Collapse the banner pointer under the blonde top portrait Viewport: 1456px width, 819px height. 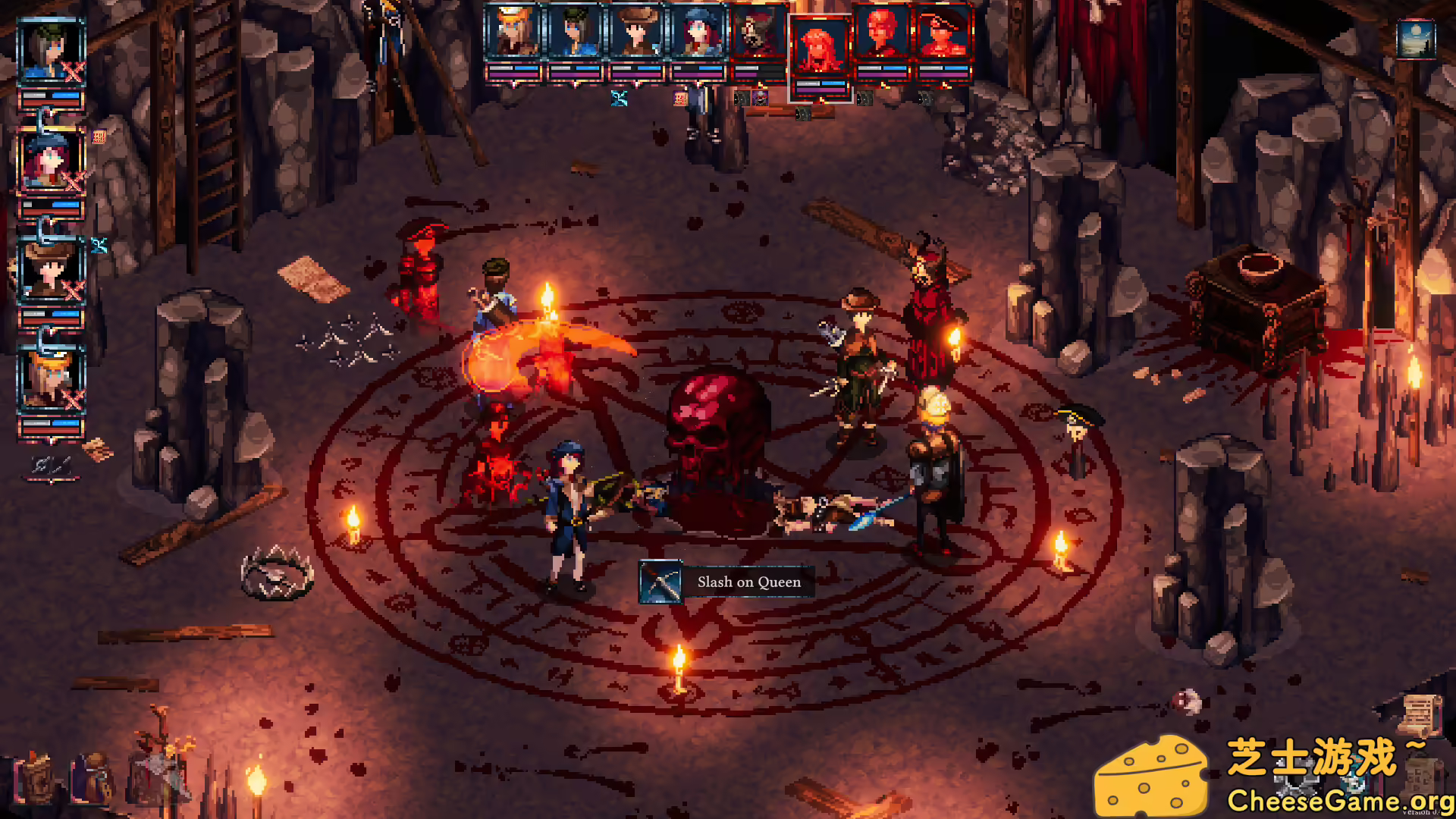(x=515, y=85)
